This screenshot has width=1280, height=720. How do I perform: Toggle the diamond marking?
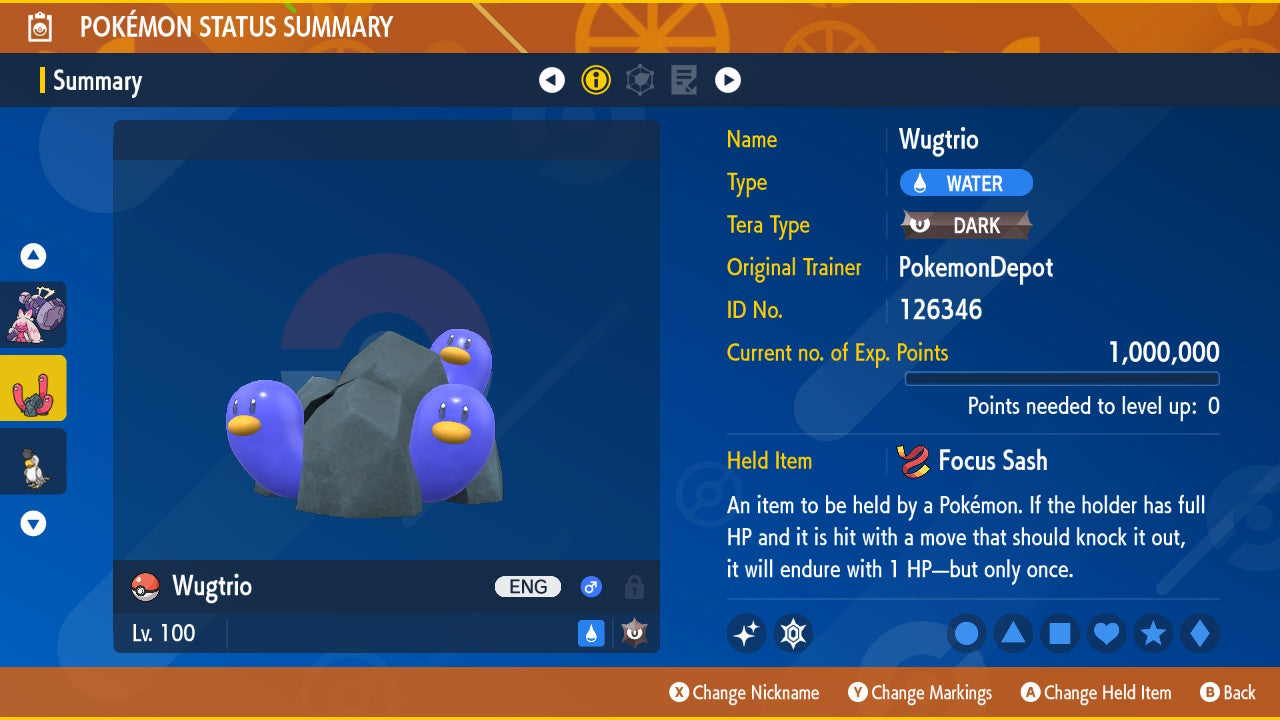[1200, 634]
